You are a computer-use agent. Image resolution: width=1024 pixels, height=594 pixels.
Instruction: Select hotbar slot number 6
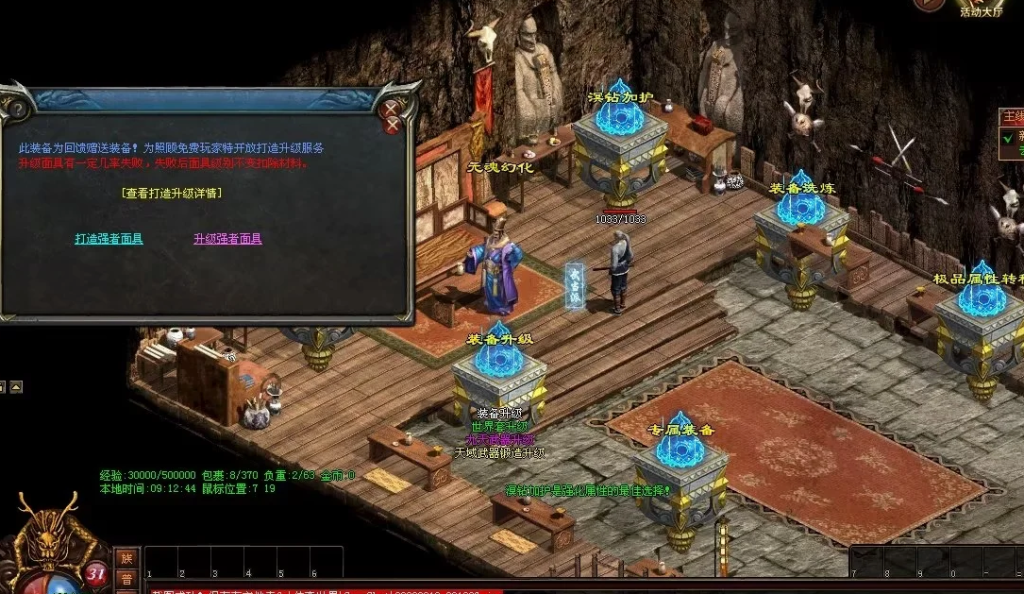coord(312,563)
